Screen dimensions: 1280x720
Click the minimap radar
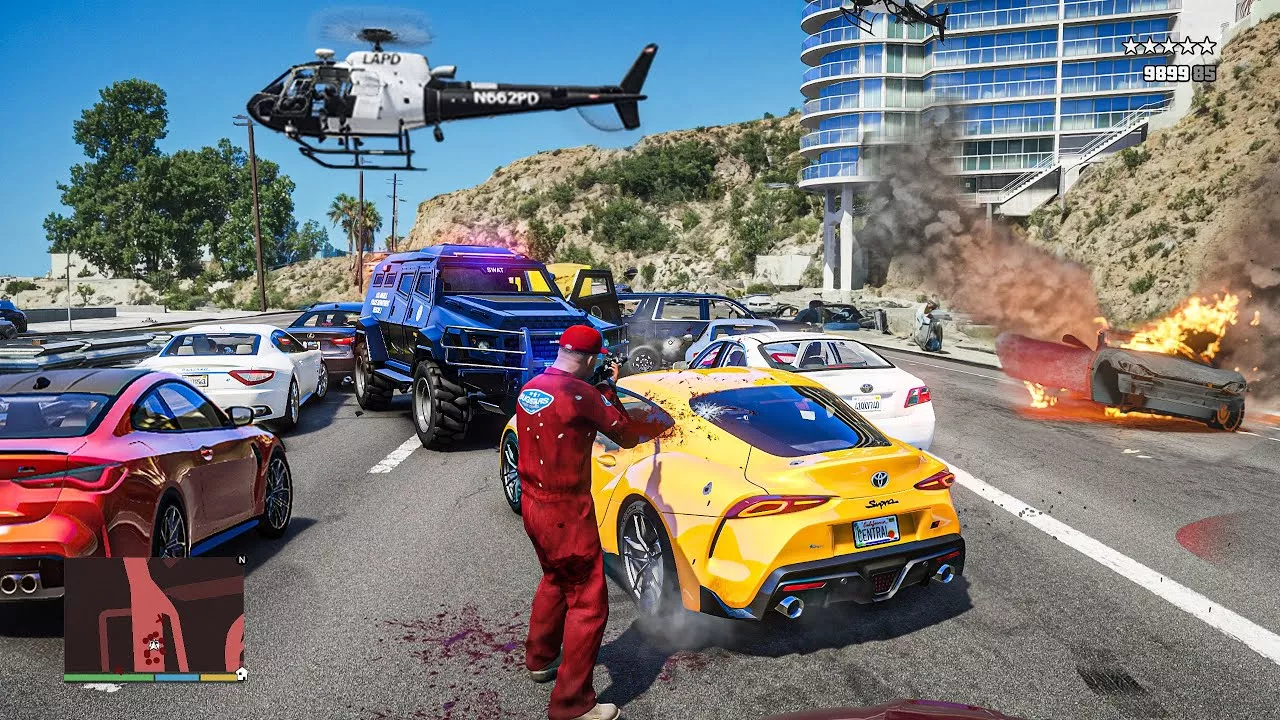154,615
